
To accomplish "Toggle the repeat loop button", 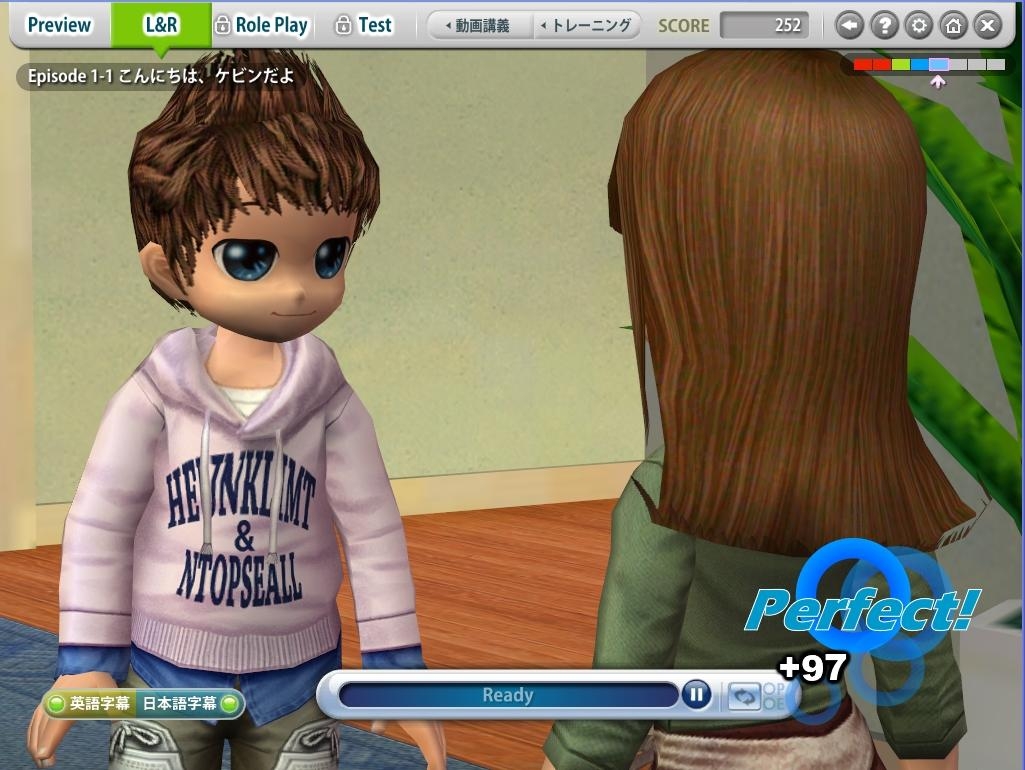I will [742, 695].
